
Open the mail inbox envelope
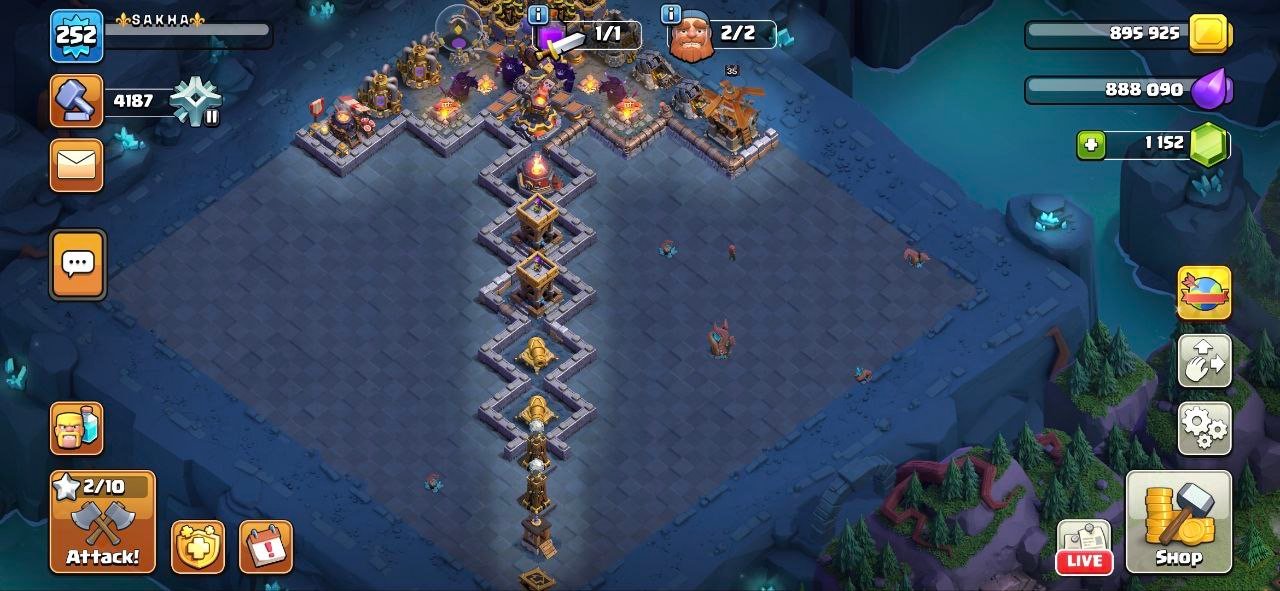(x=77, y=165)
